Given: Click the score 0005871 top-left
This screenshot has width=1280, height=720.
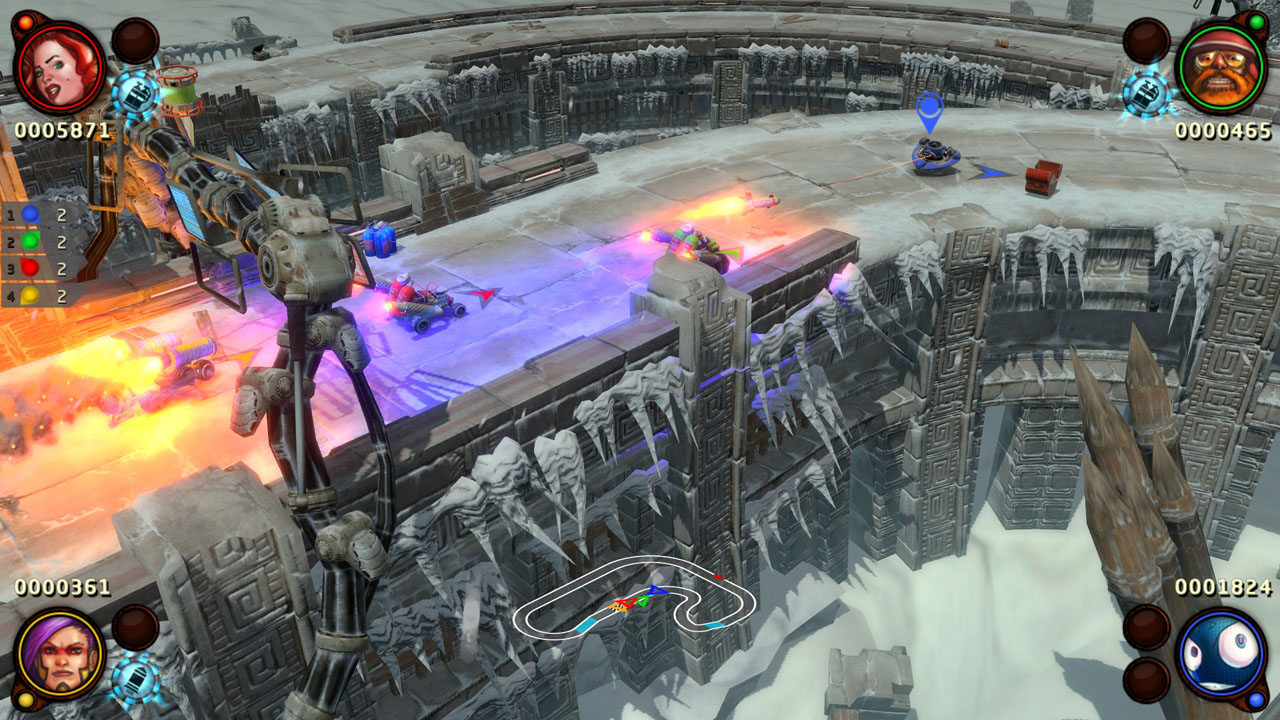Looking at the screenshot, I should click(x=62, y=130).
